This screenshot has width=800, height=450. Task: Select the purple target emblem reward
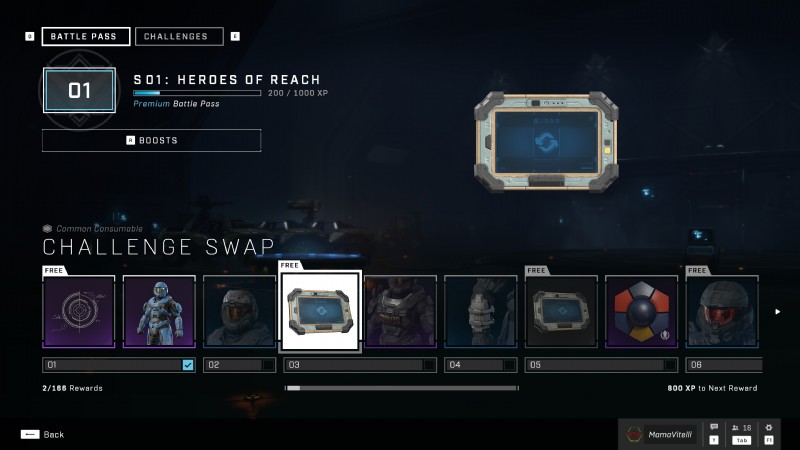coord(79,311)
